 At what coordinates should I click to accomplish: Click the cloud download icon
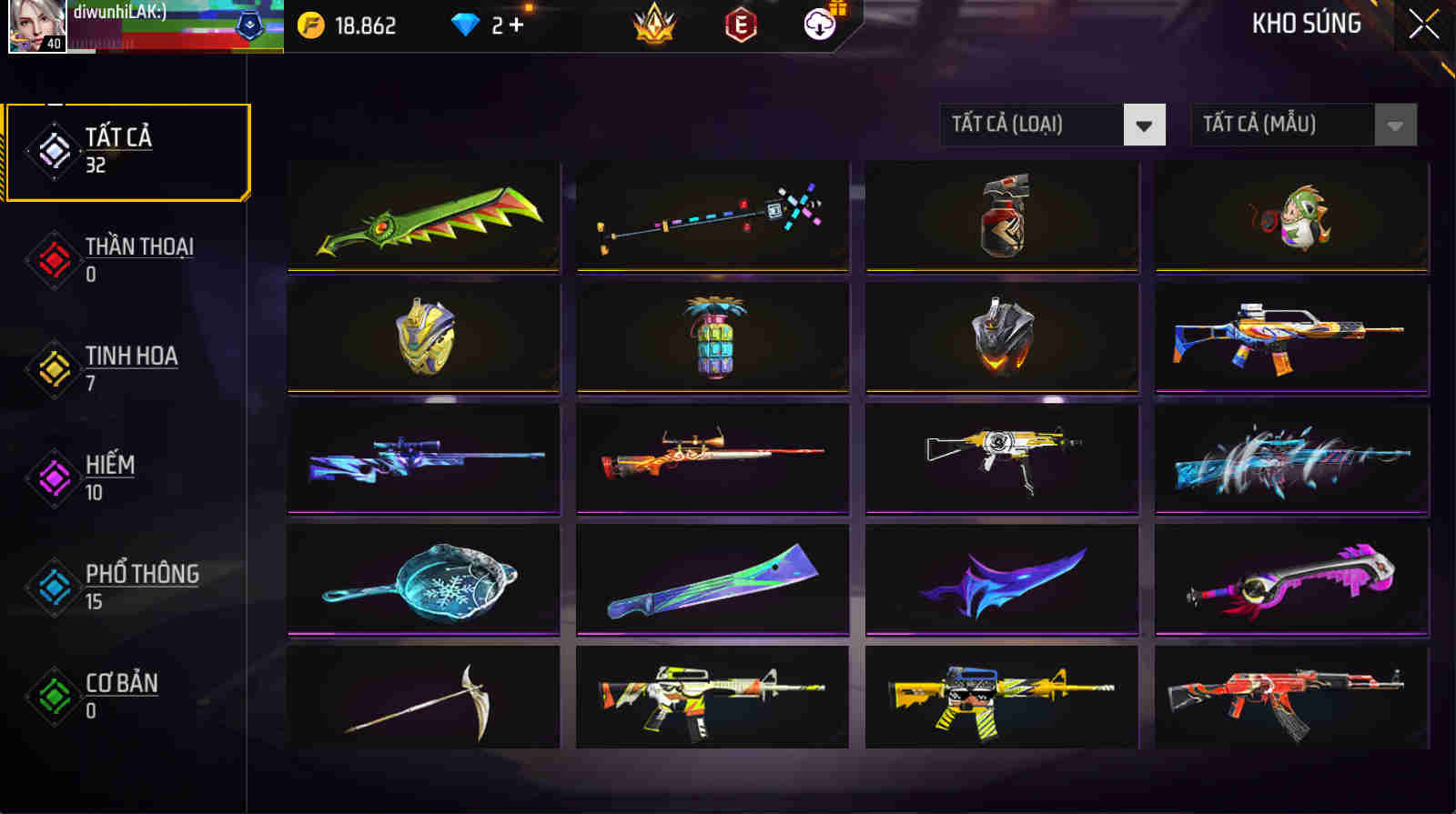coord(819,25)
